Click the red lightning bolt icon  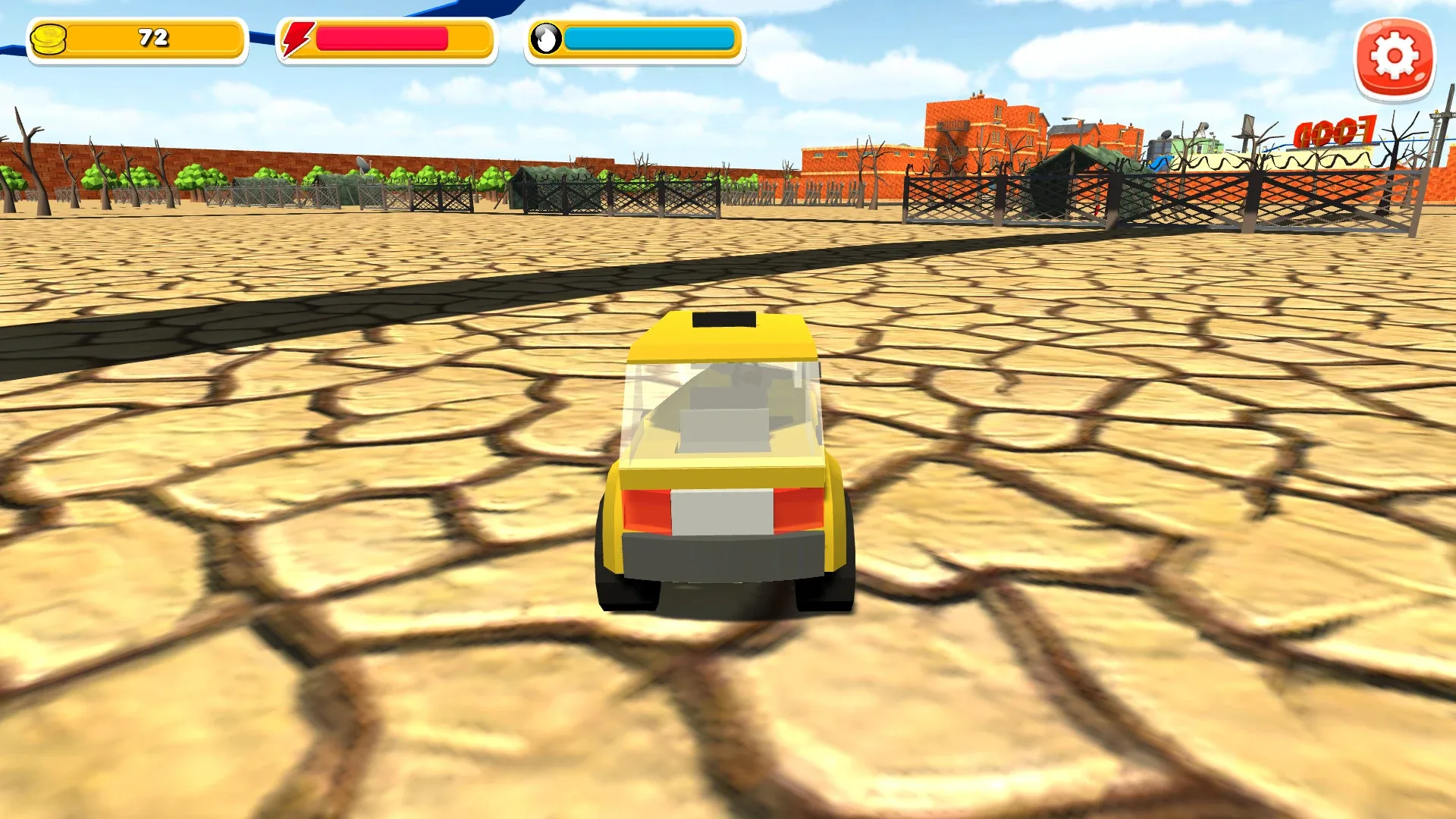tap(296, 38)
